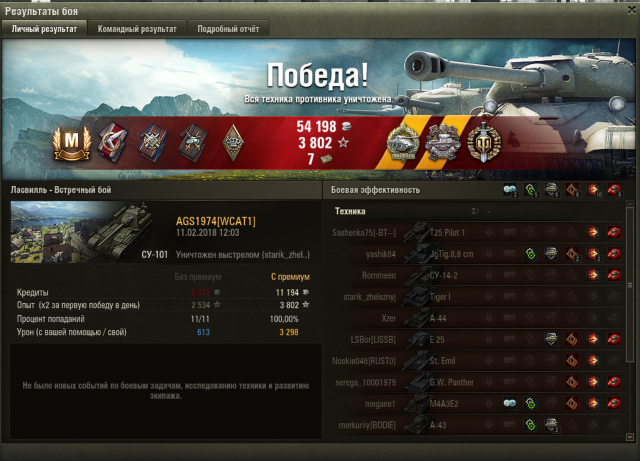Click the destroyed-vehicles header icon
This screenshot has height=461, width=640.
613,190
